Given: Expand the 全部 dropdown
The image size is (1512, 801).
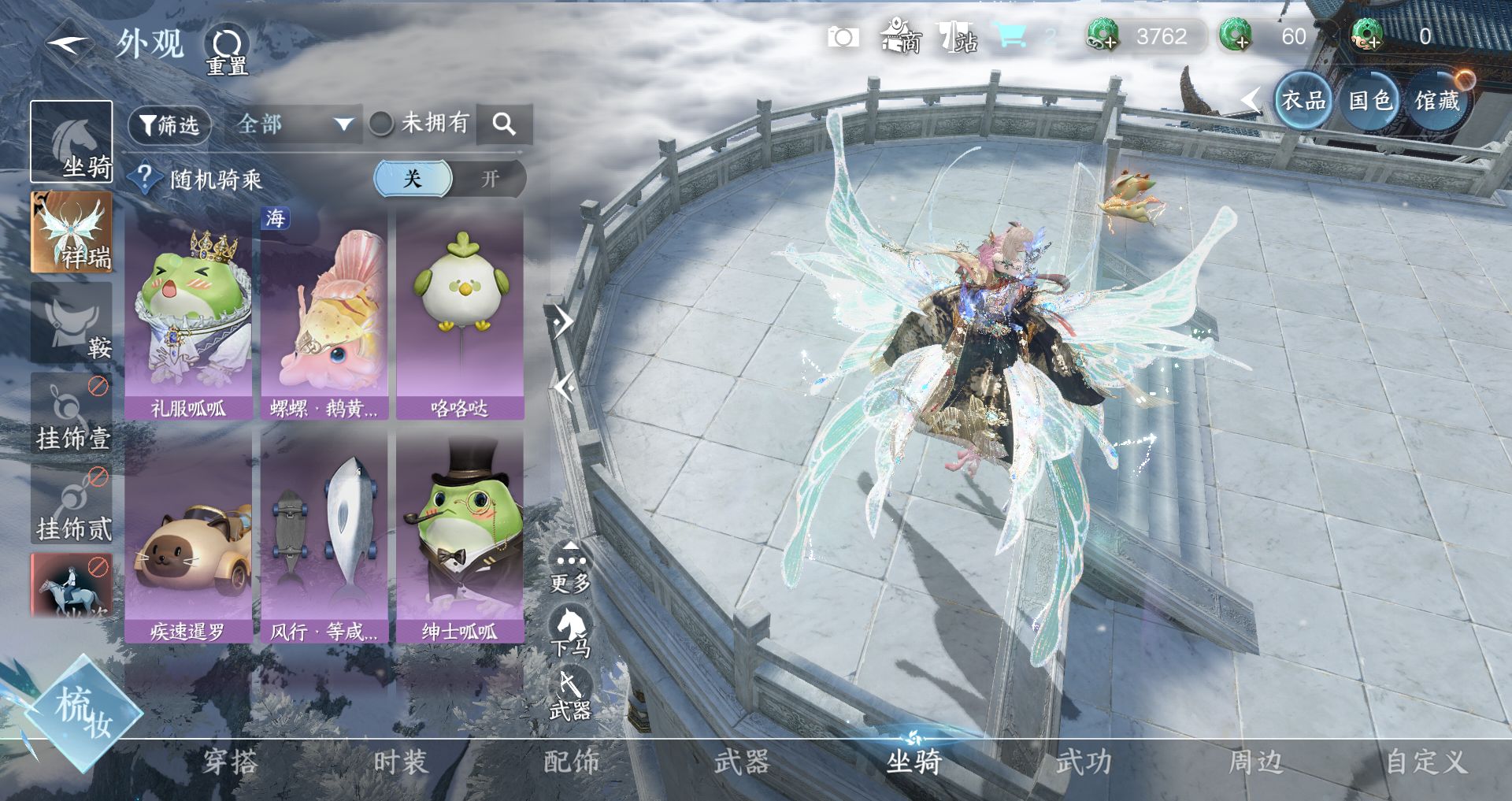Looking at the screenshot, I should pyautogui.click(x=293, y=124).
